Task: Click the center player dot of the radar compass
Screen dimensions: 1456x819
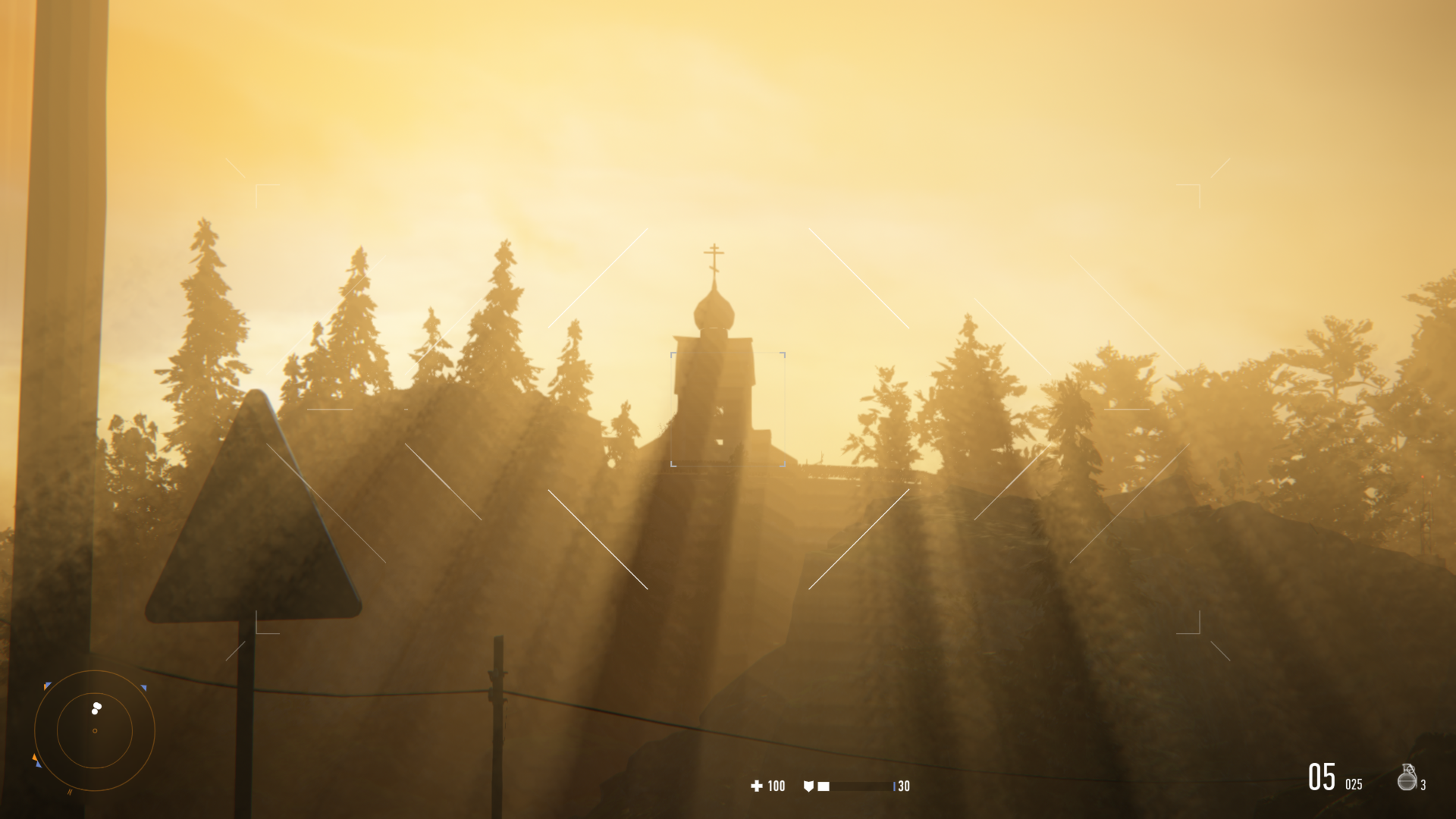Action: click(x=96, y=730)
